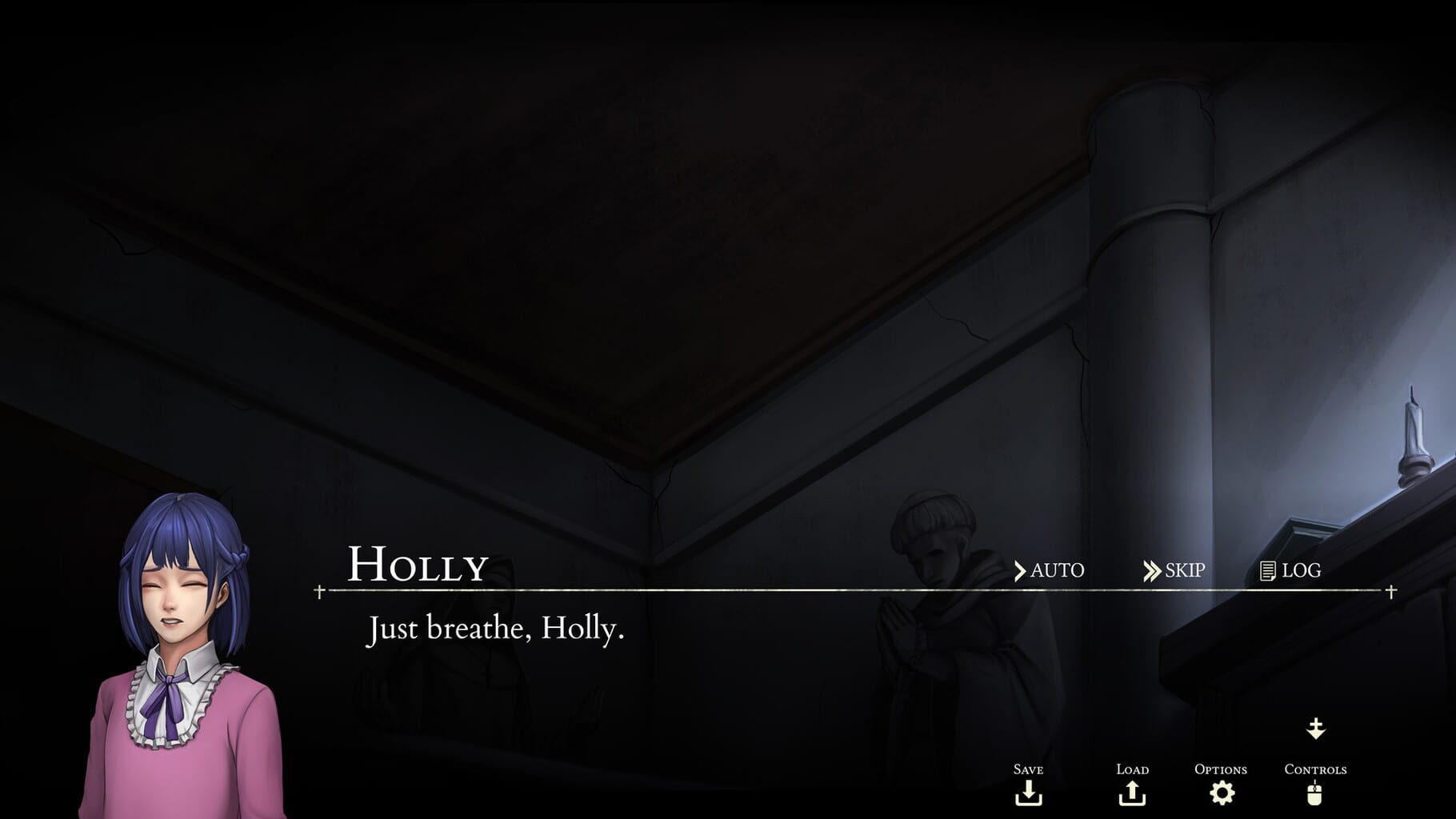This screenshot has height=819, width=1456.
Task: Enable auto-advance mode with AUTO
Action: [1056, 571]
